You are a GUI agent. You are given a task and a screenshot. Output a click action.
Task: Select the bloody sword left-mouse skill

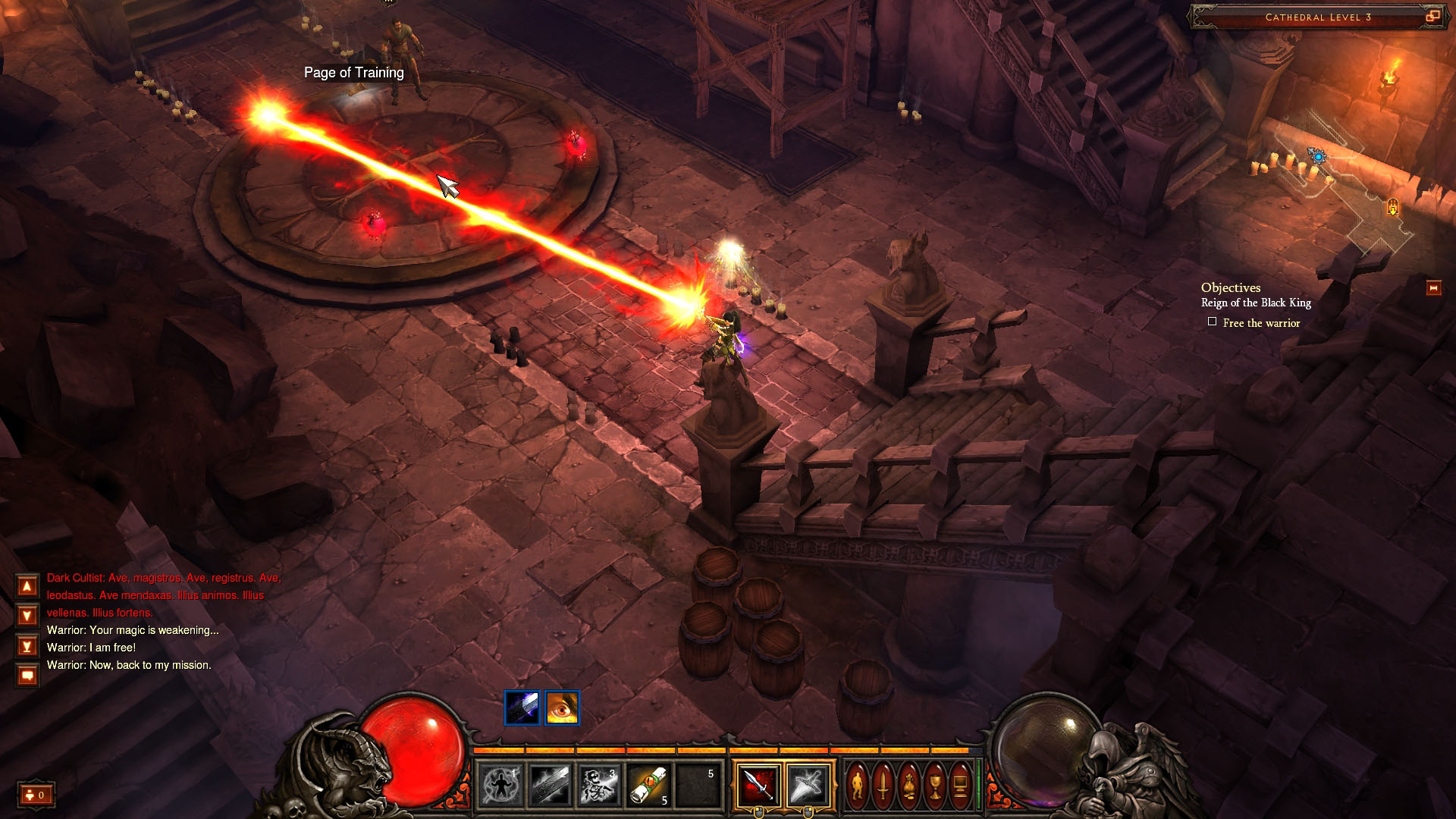(758, 784)
